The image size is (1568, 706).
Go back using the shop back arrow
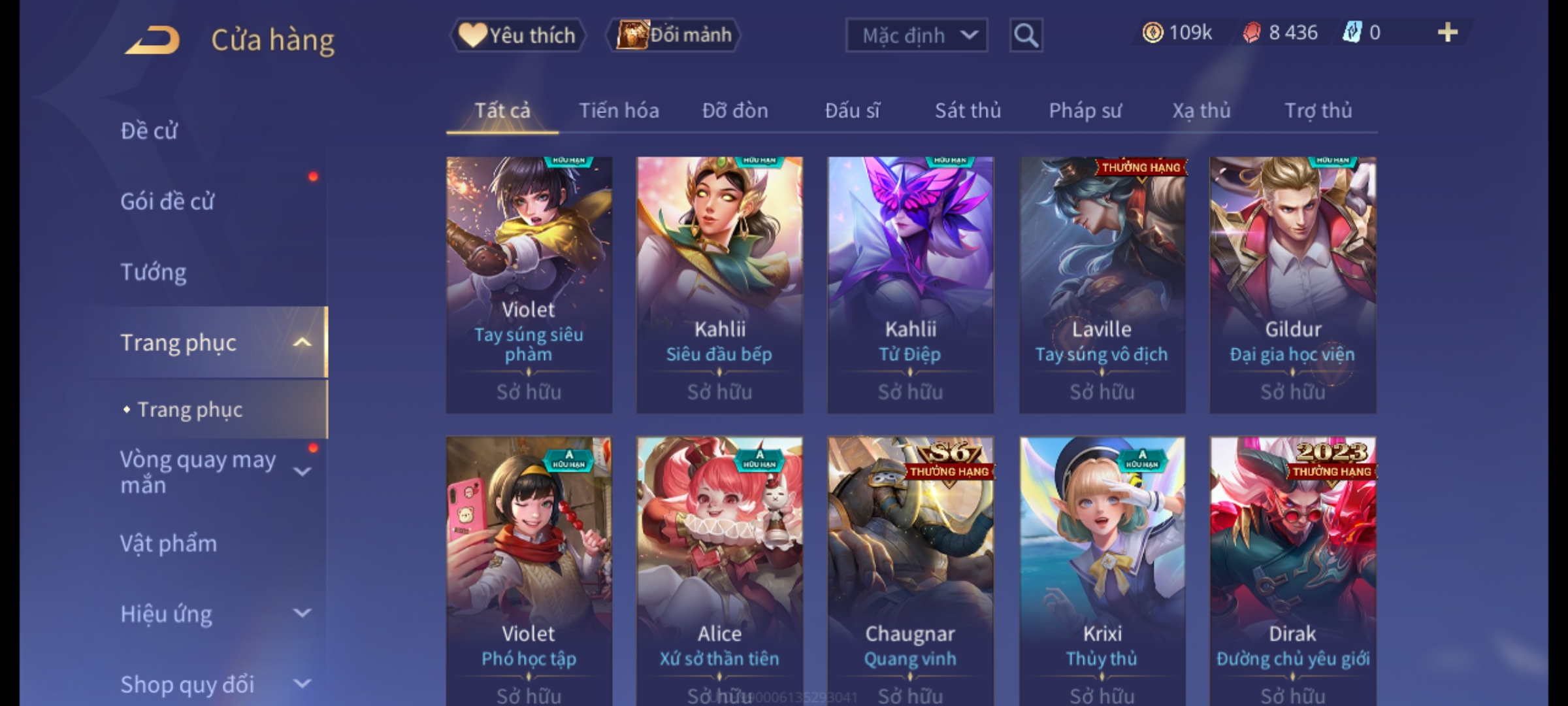pos(153,40)
